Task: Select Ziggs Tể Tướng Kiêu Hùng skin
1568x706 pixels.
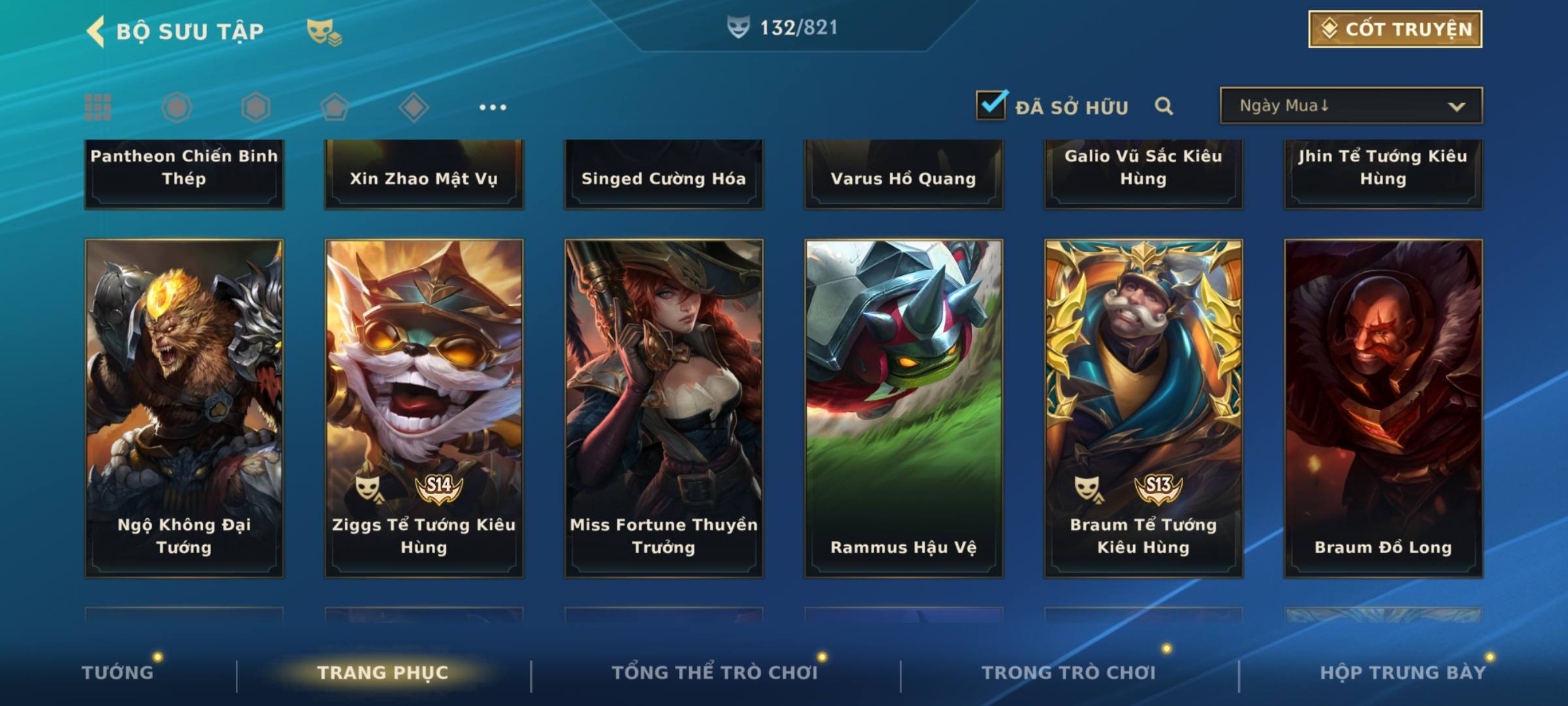Action: [x=424, y=408]
